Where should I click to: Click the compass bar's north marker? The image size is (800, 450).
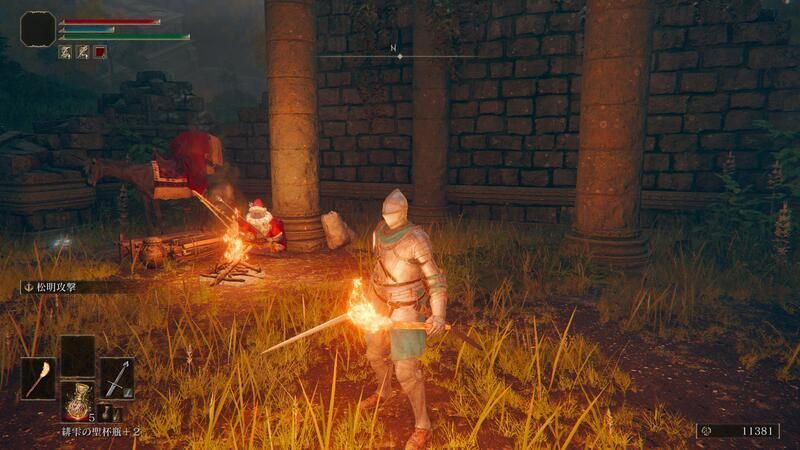[400, 56]
